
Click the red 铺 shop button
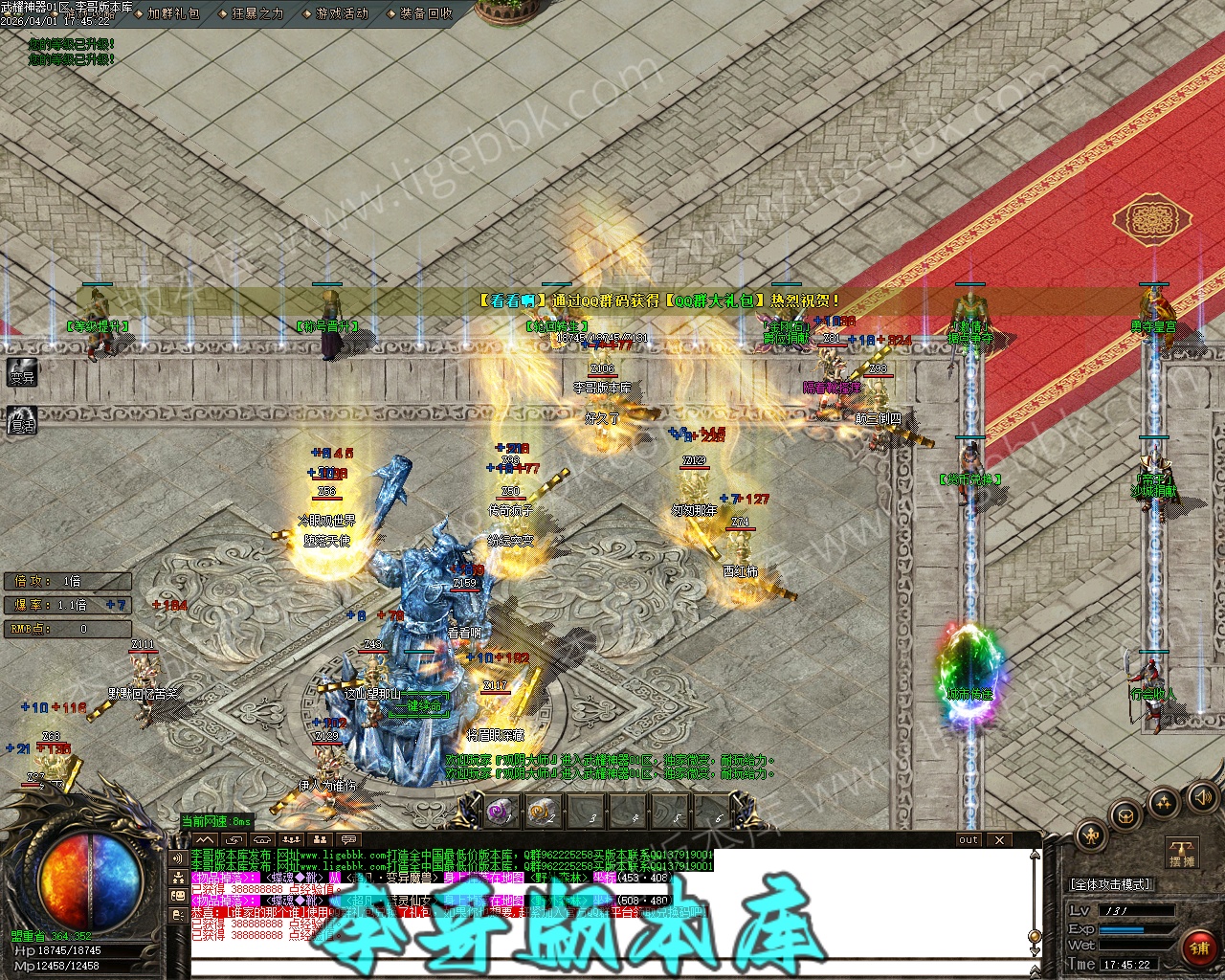point(1198,947)
